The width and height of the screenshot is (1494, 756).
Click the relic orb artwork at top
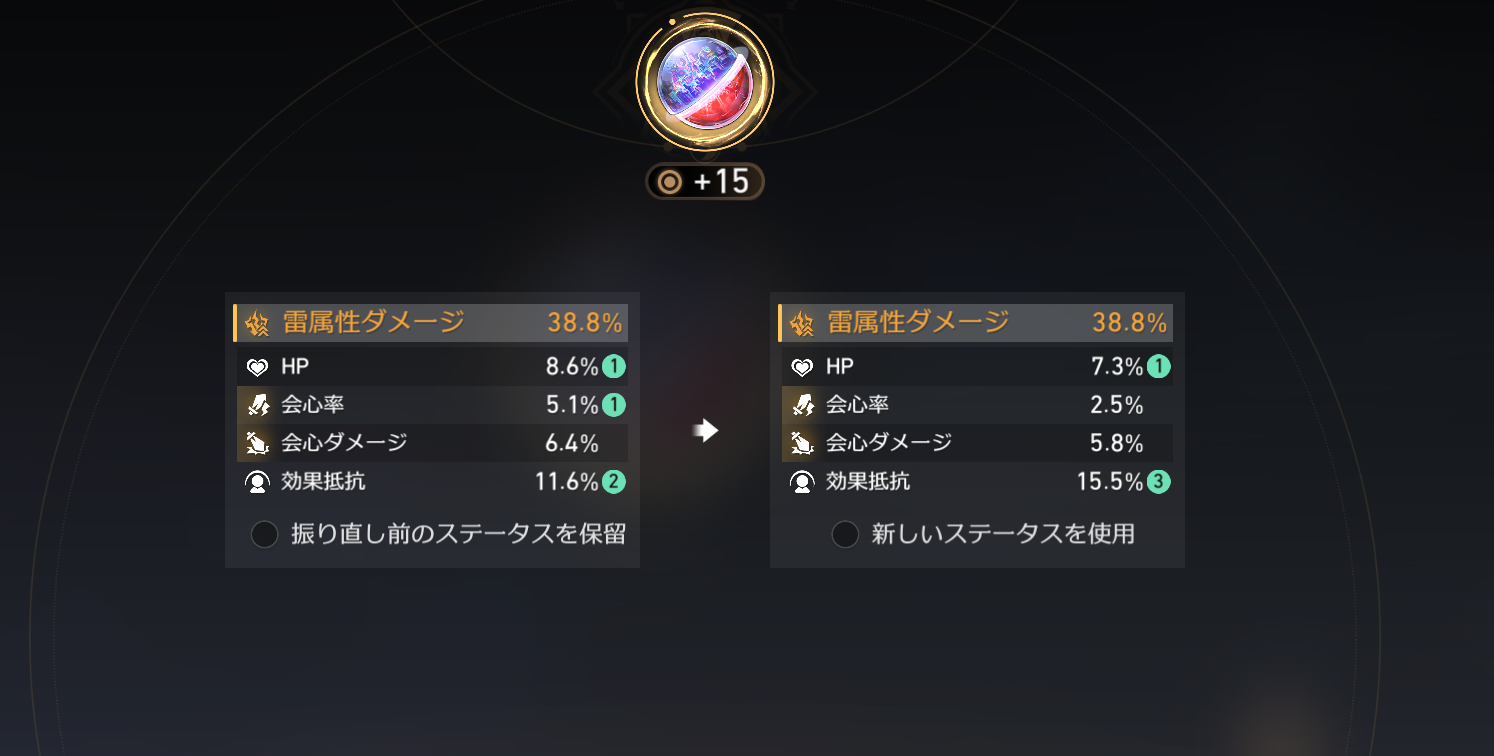704,81
